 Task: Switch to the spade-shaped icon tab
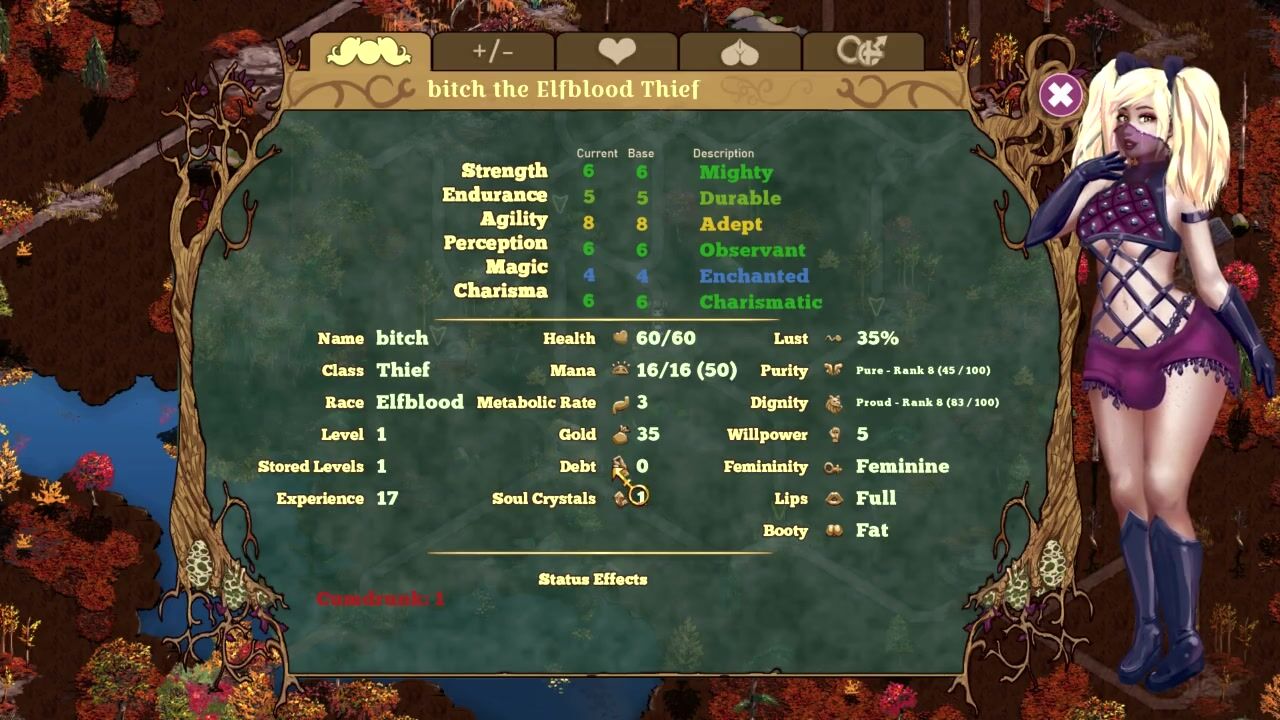740,52
